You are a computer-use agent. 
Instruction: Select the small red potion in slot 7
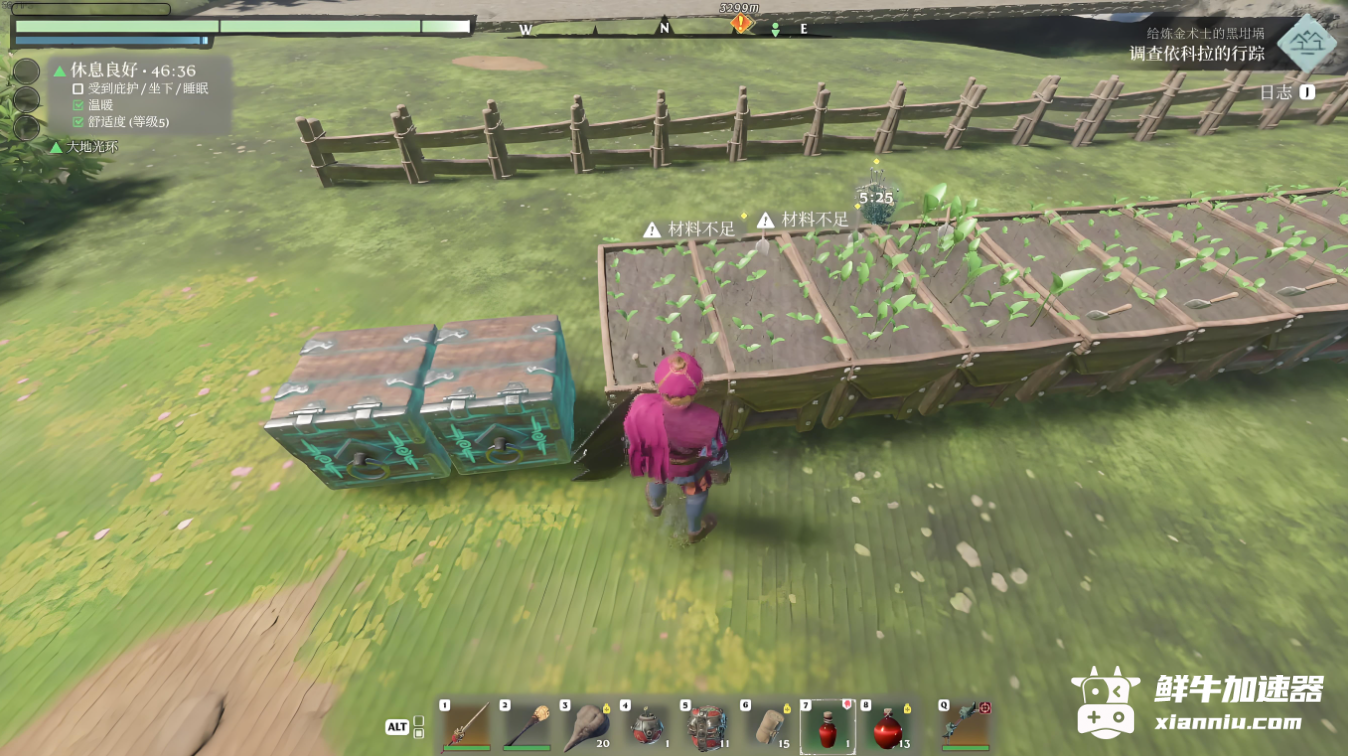click(x=827, y=726)
